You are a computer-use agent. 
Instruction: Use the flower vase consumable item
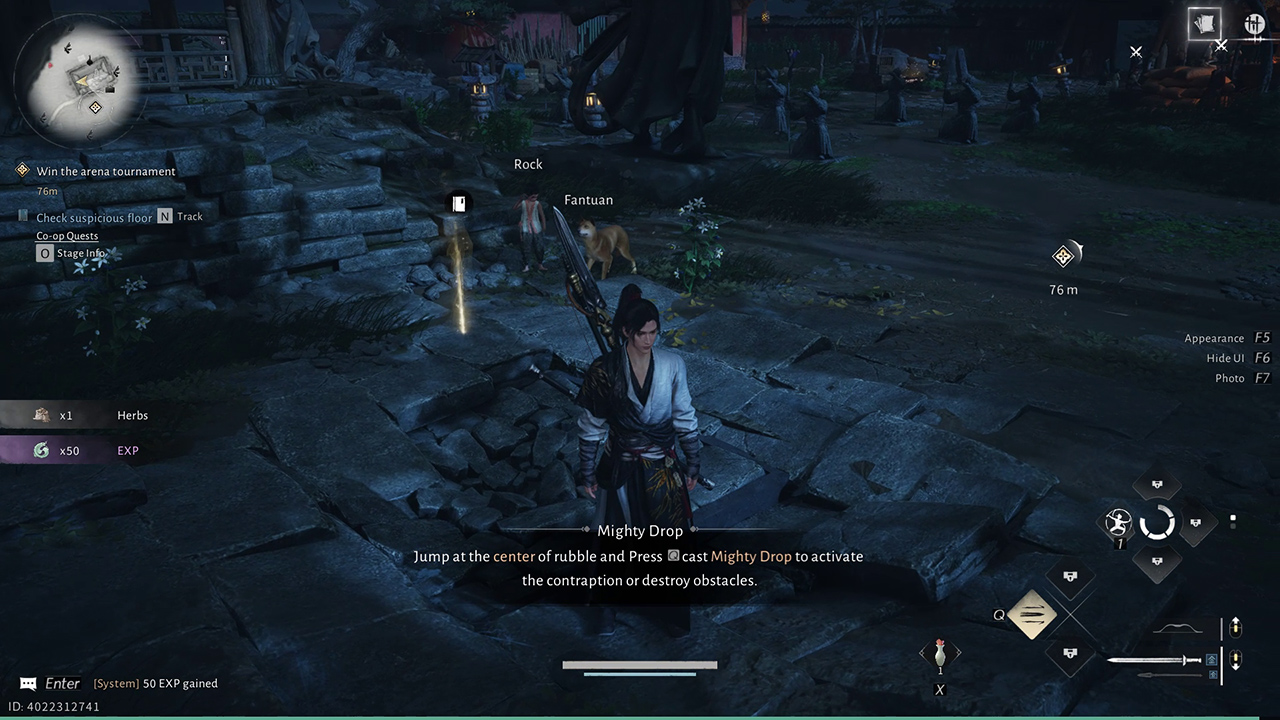pos(940,655)
